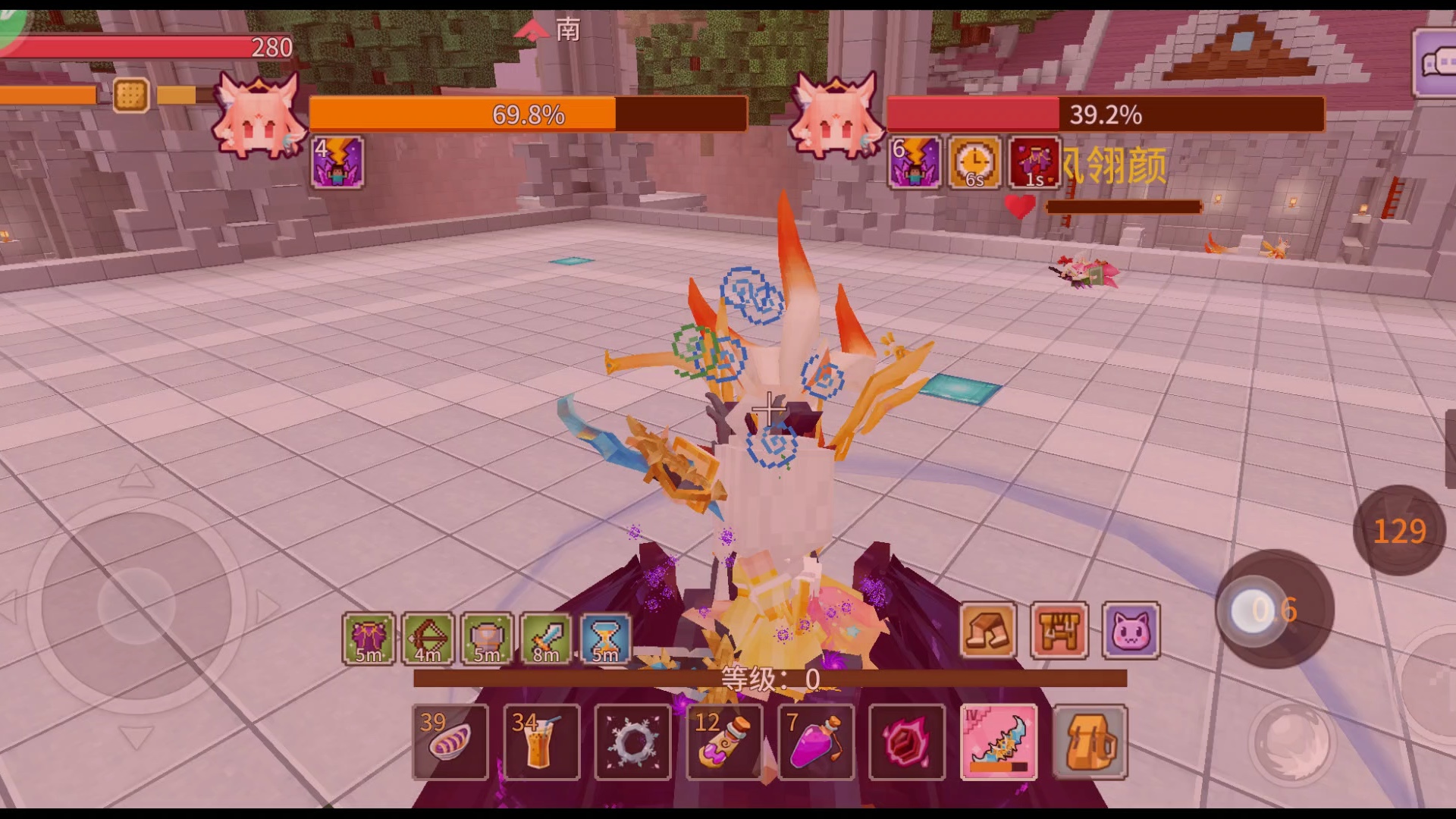This screenshot has width=1456, height=819.
Task: Trigger the skill button showing 129 cooldown
Action: point(1399,530)
